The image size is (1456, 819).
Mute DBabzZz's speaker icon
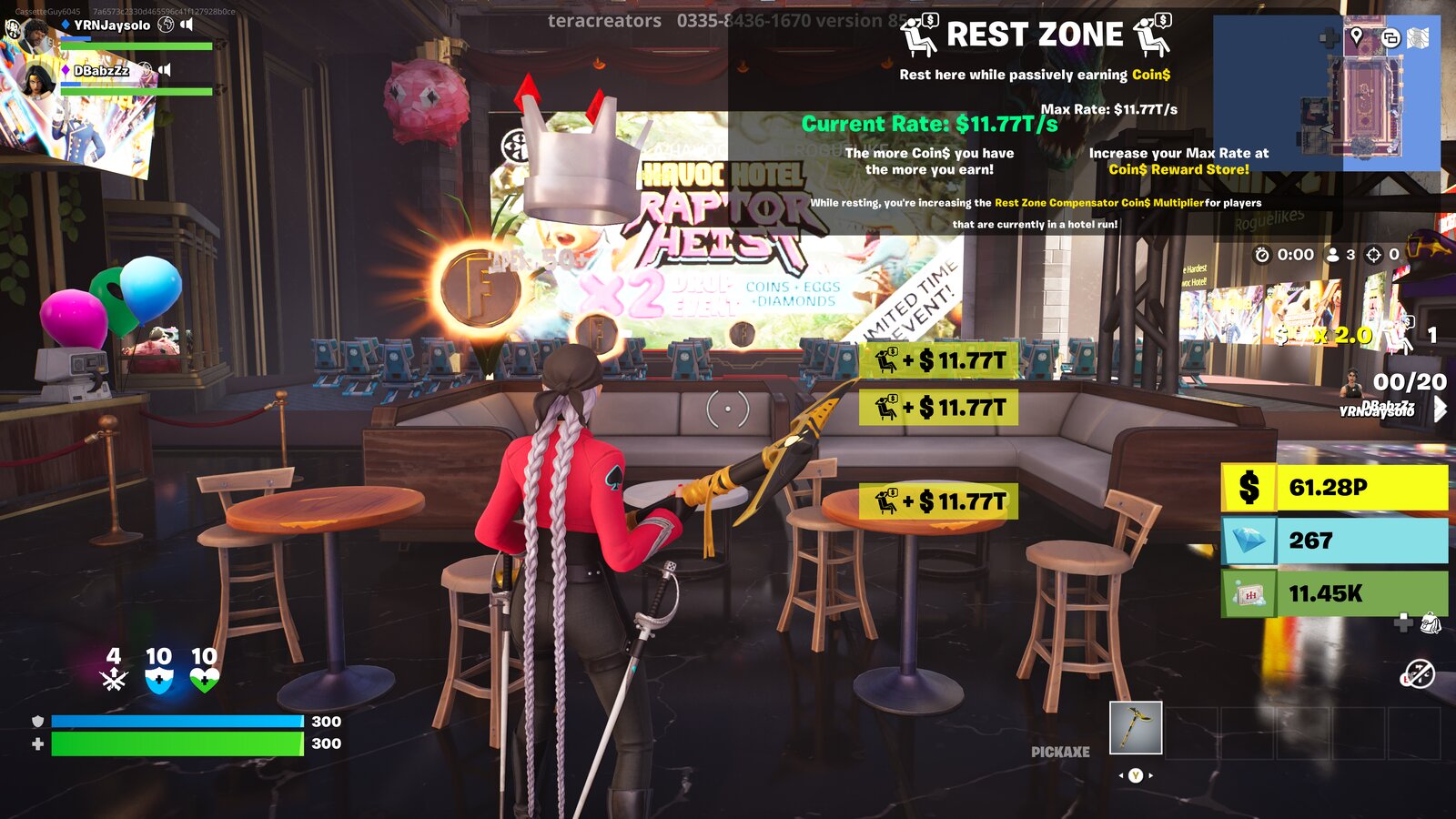tap(164, 68)
